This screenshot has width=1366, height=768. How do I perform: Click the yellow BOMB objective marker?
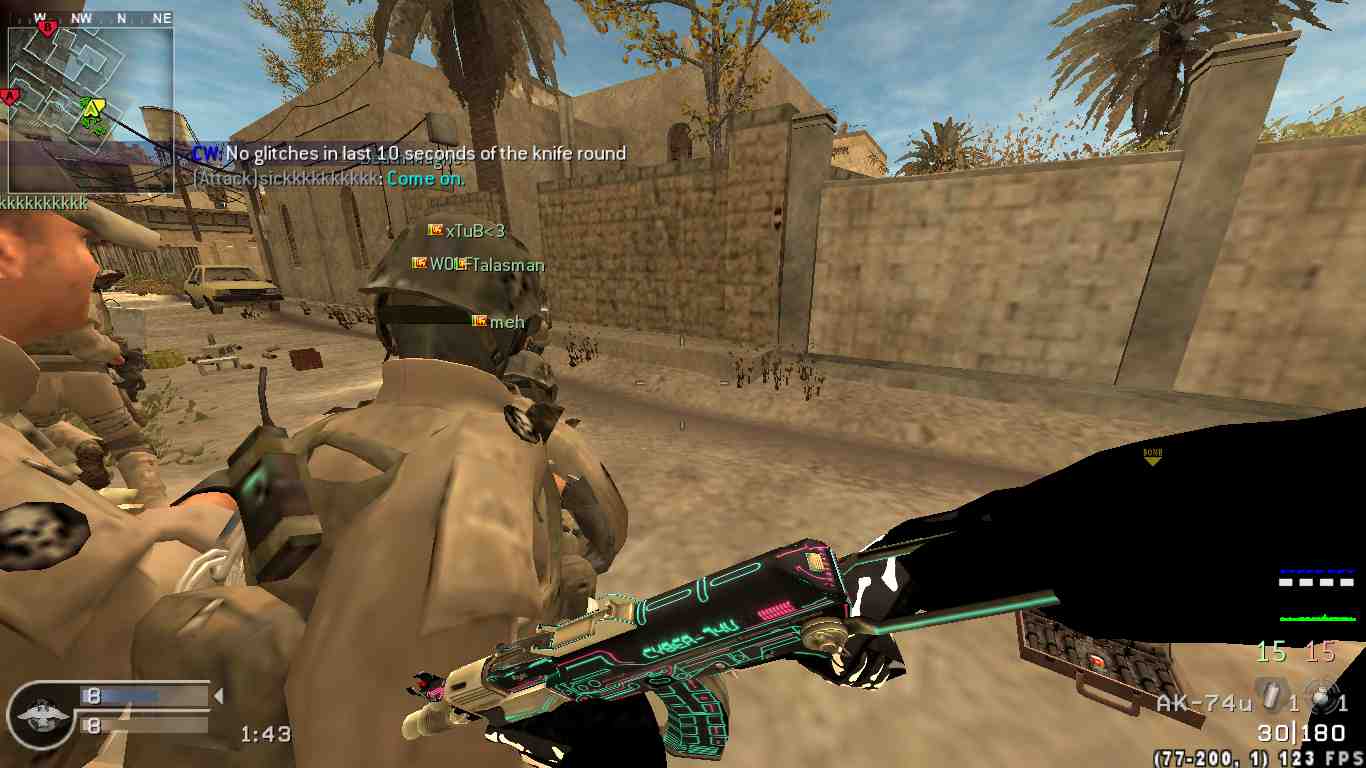[x=1152, y=455]
